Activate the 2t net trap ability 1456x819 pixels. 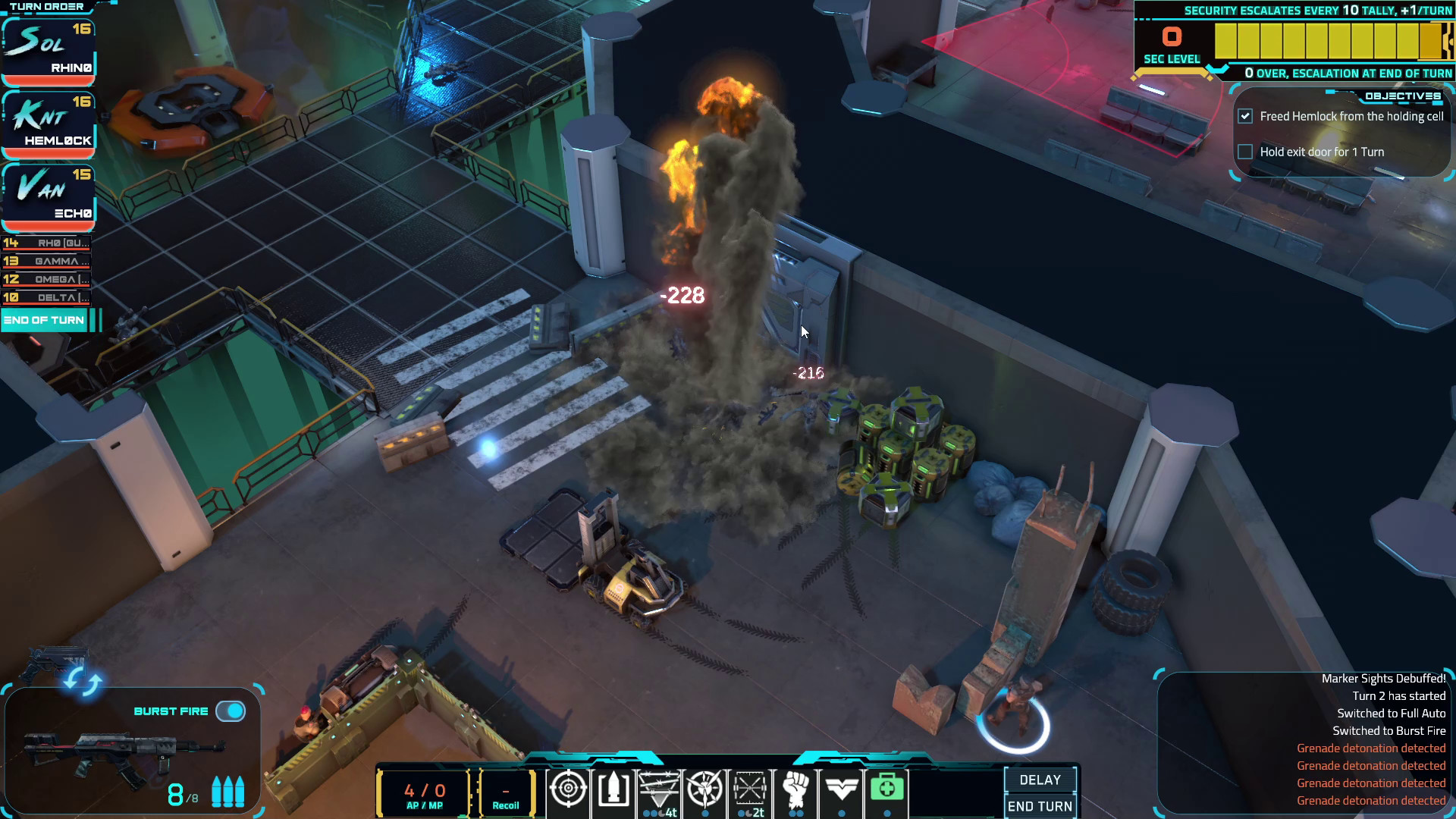[x=750, y=792]
